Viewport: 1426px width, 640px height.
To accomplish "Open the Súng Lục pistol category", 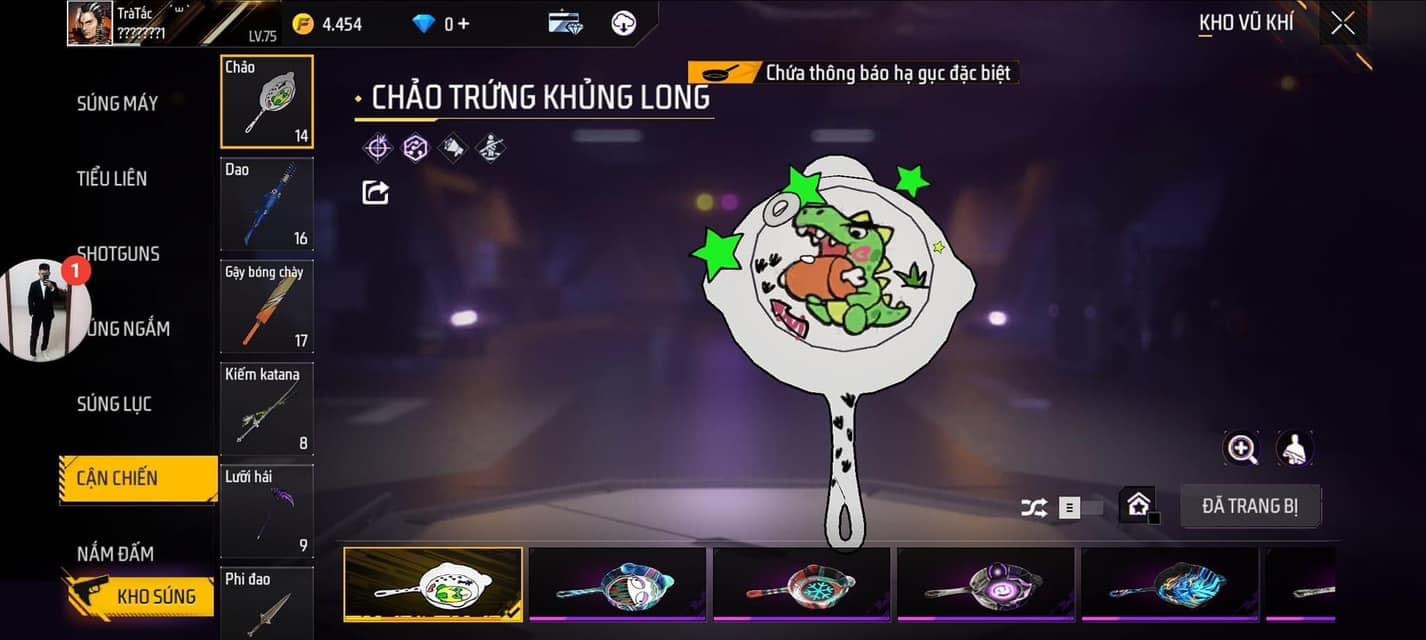I will pyautogui.click(x=114, y=404).
